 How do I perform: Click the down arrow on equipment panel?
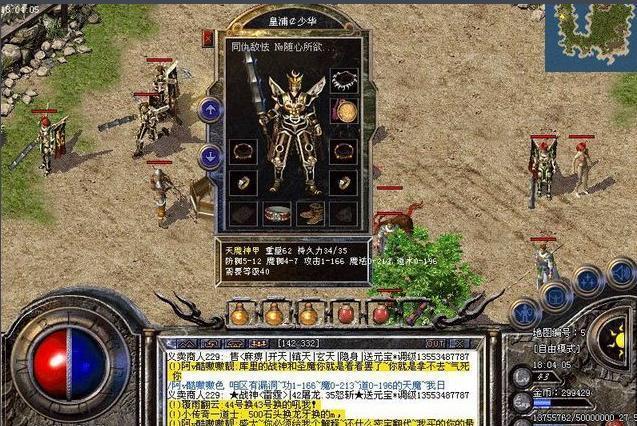210,156
